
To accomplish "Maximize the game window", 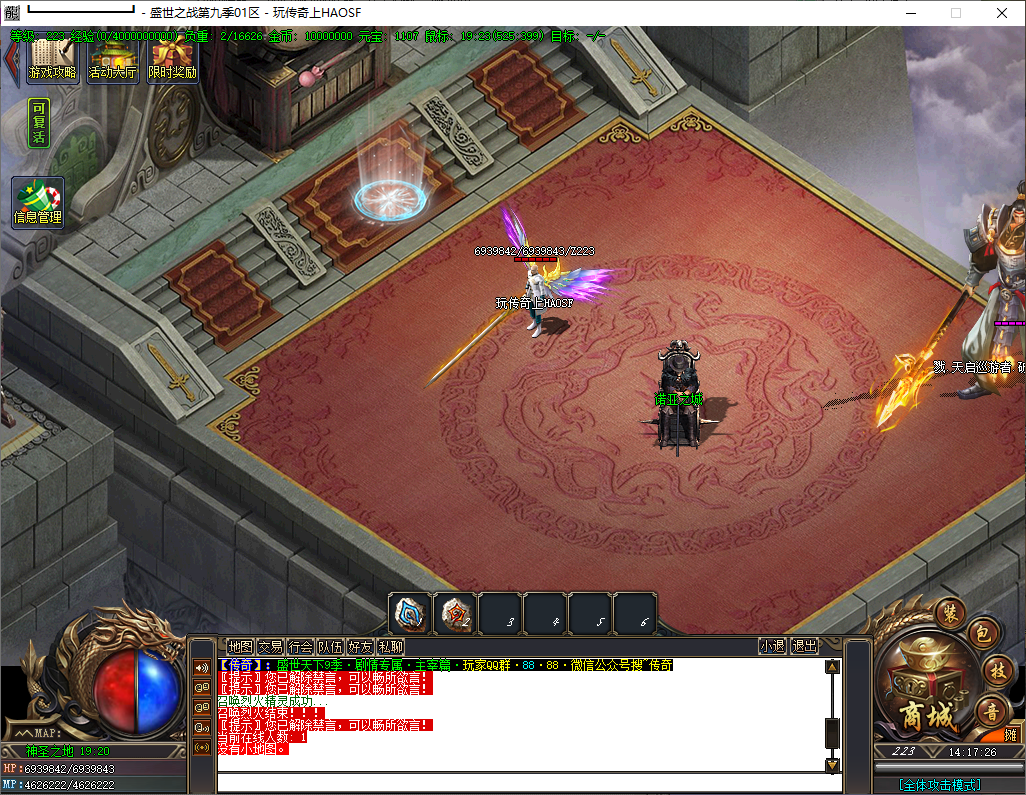I will click(955, 13).
